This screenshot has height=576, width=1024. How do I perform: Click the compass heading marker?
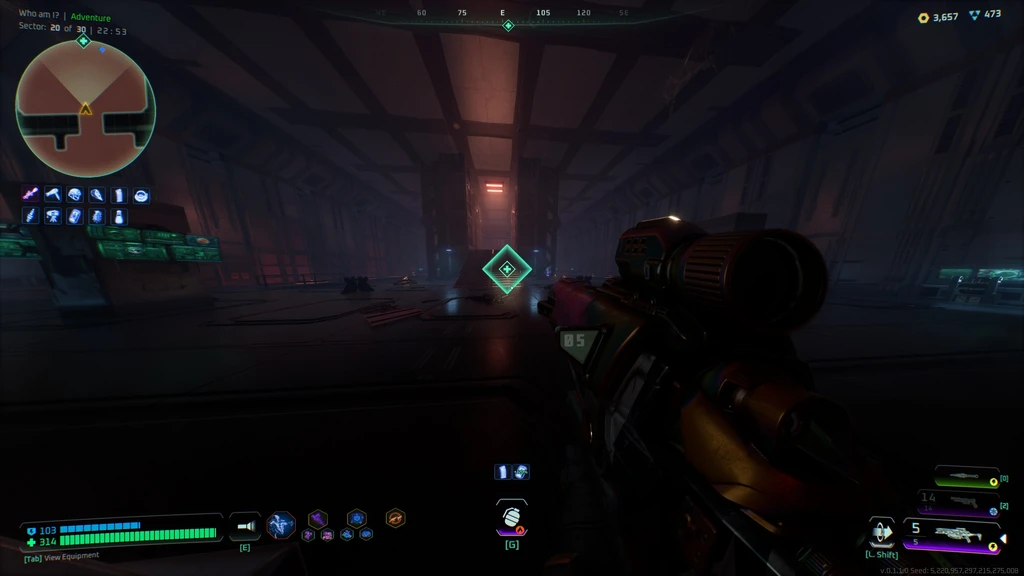click(x=508, y=25)
